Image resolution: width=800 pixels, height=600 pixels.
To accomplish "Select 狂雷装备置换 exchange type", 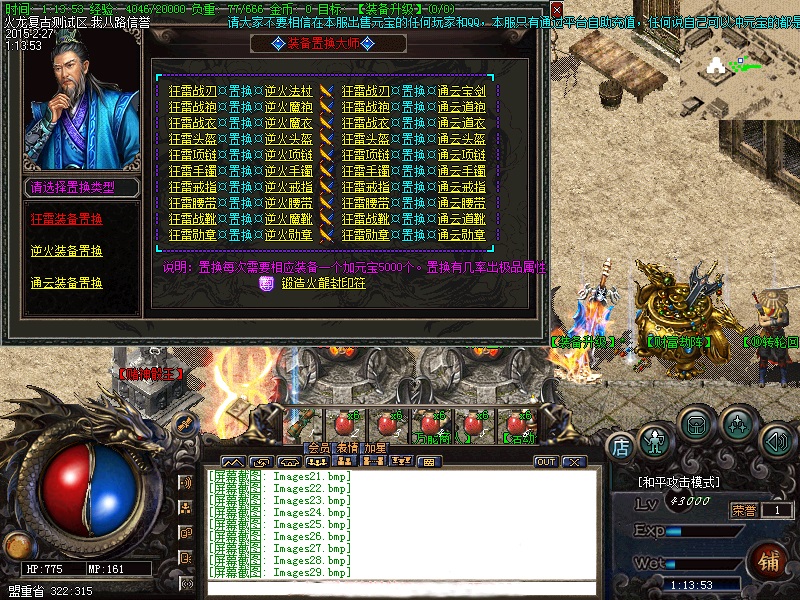I will (66, 218).
